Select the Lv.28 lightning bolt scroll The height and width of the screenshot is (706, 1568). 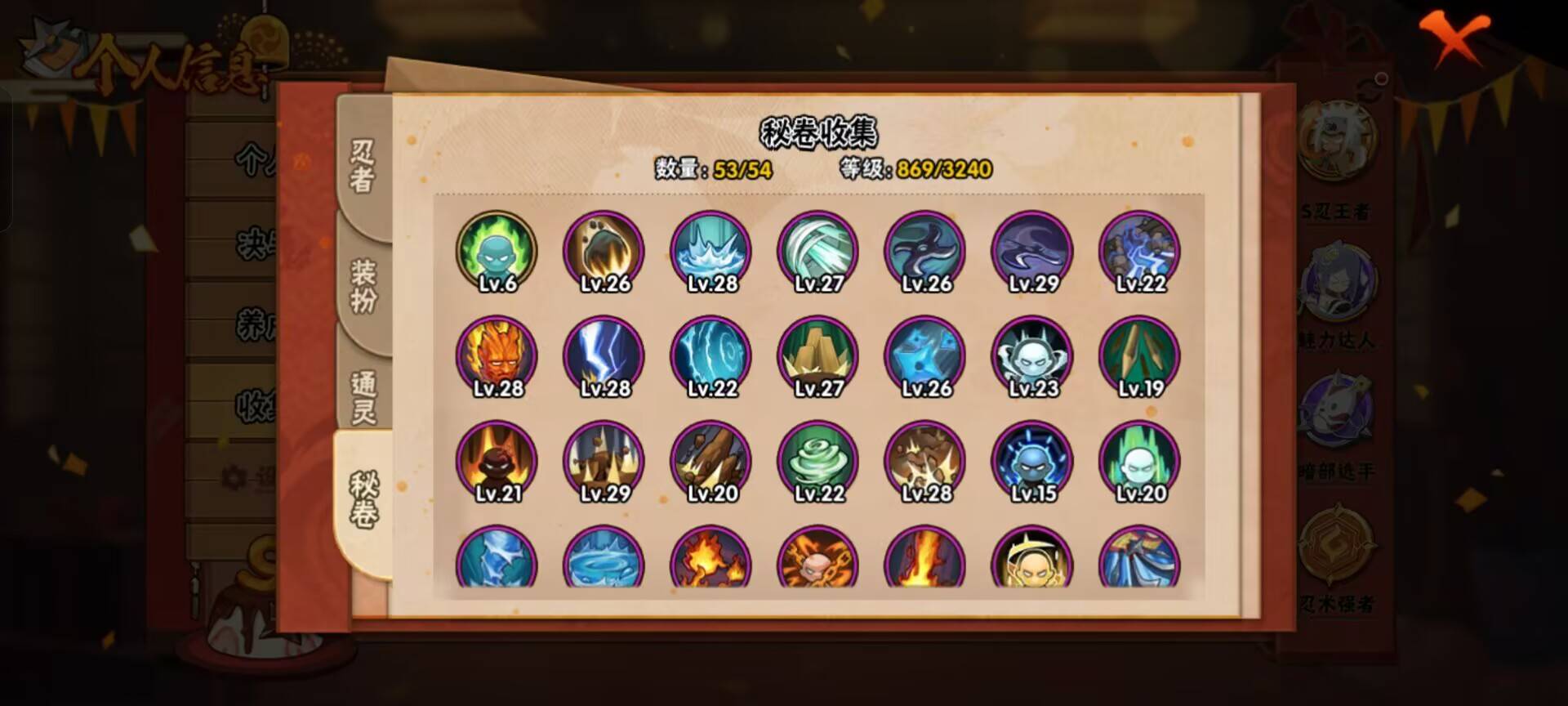pyautogui.click(x=603, y=355)
